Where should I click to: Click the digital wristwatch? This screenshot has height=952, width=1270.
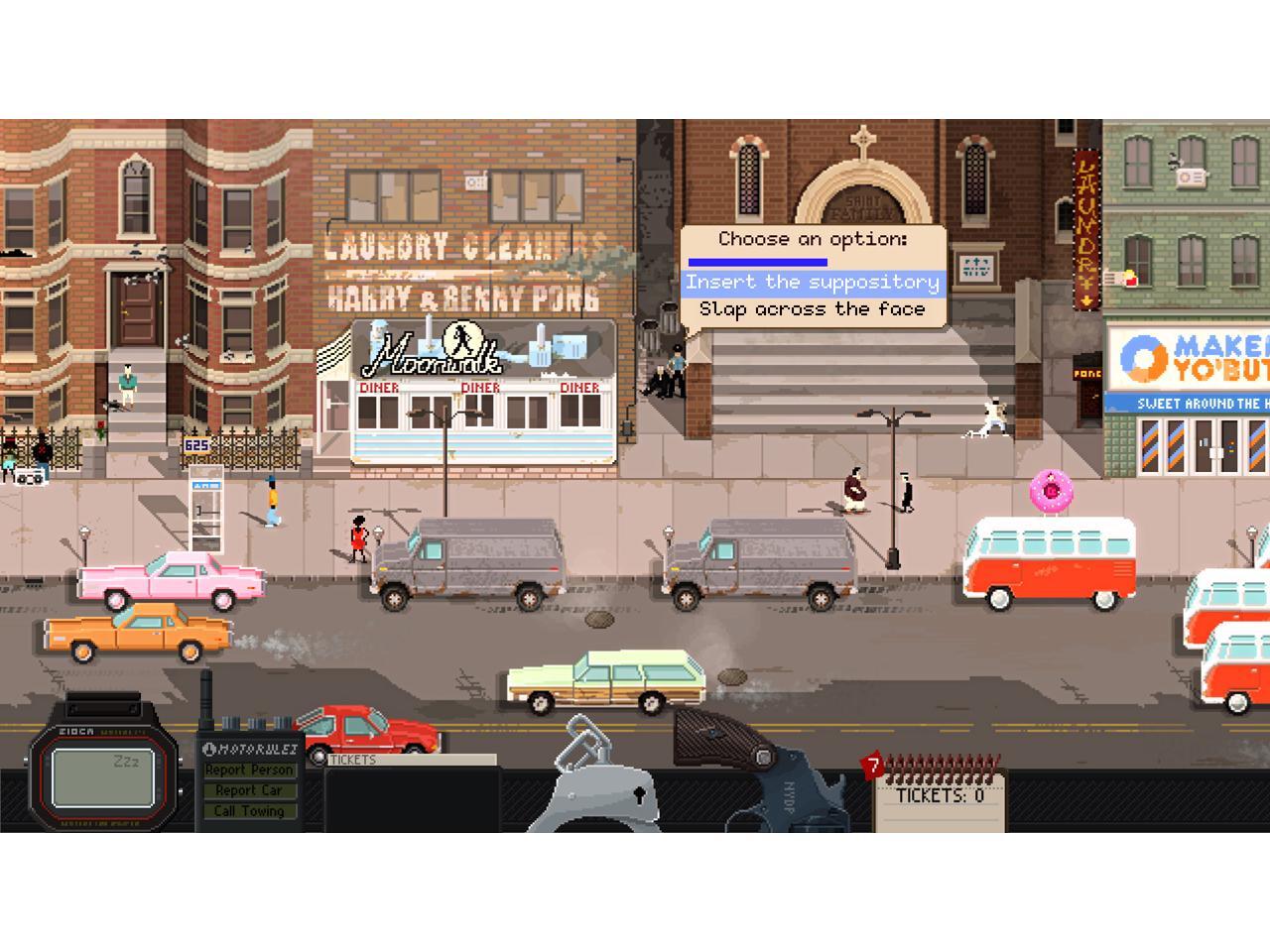[x=103, y=775]
